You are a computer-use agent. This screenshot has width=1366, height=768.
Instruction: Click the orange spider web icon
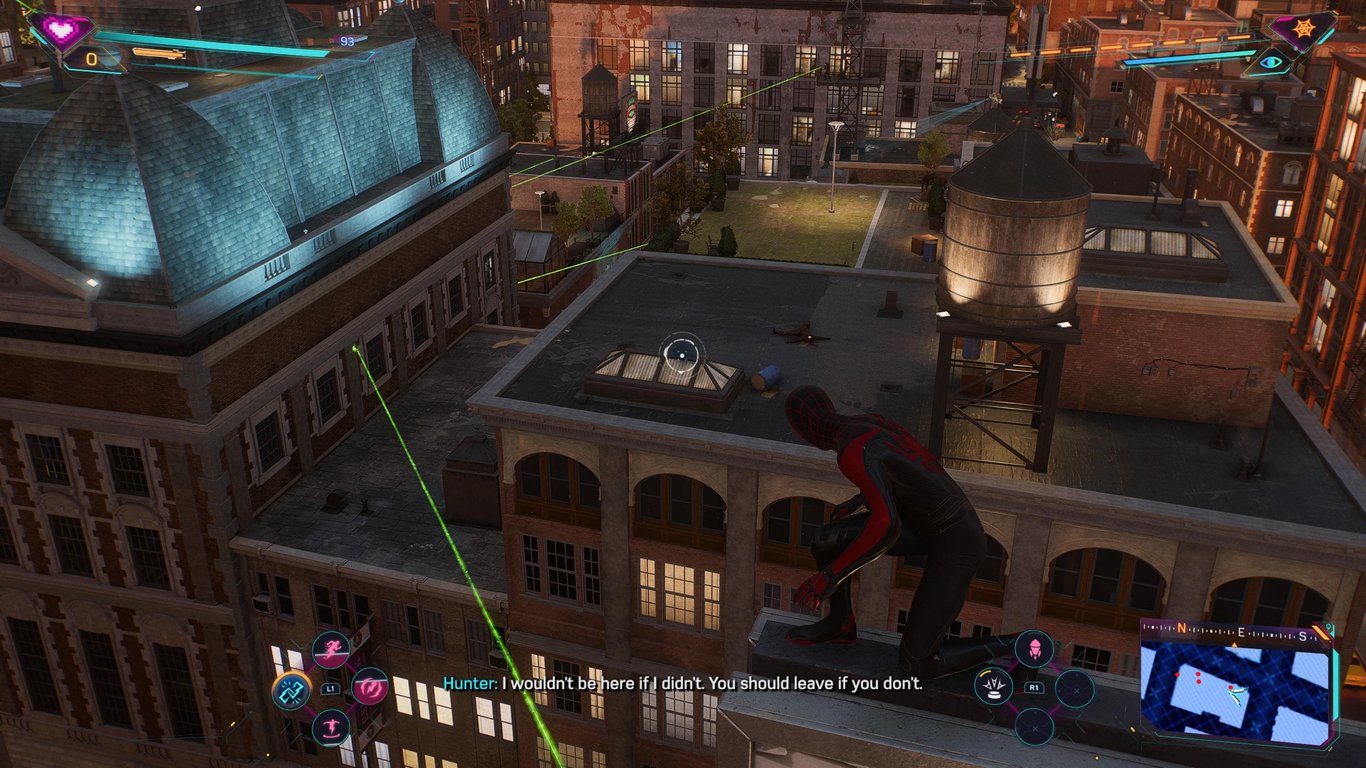[1302, 29]
